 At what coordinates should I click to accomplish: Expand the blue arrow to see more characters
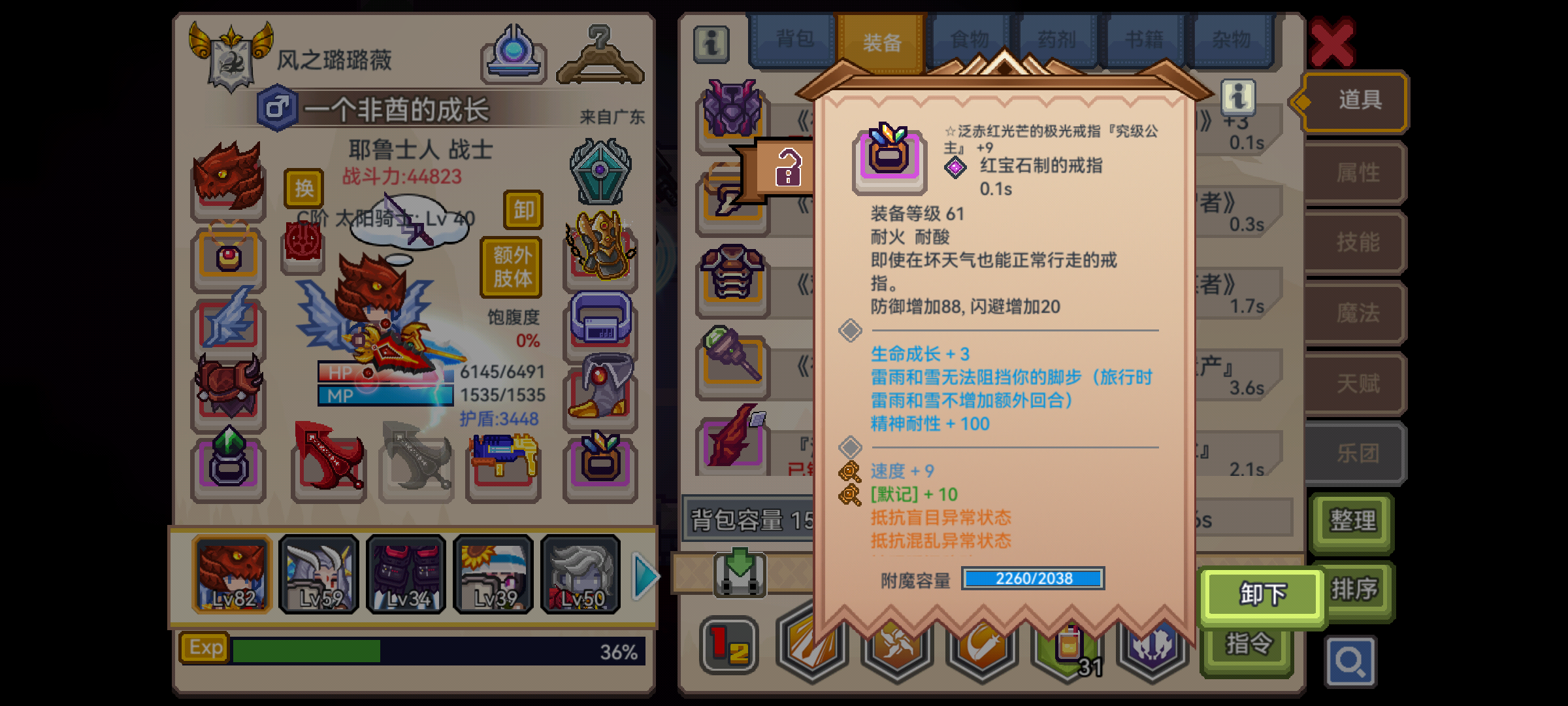tap(644, 575)
